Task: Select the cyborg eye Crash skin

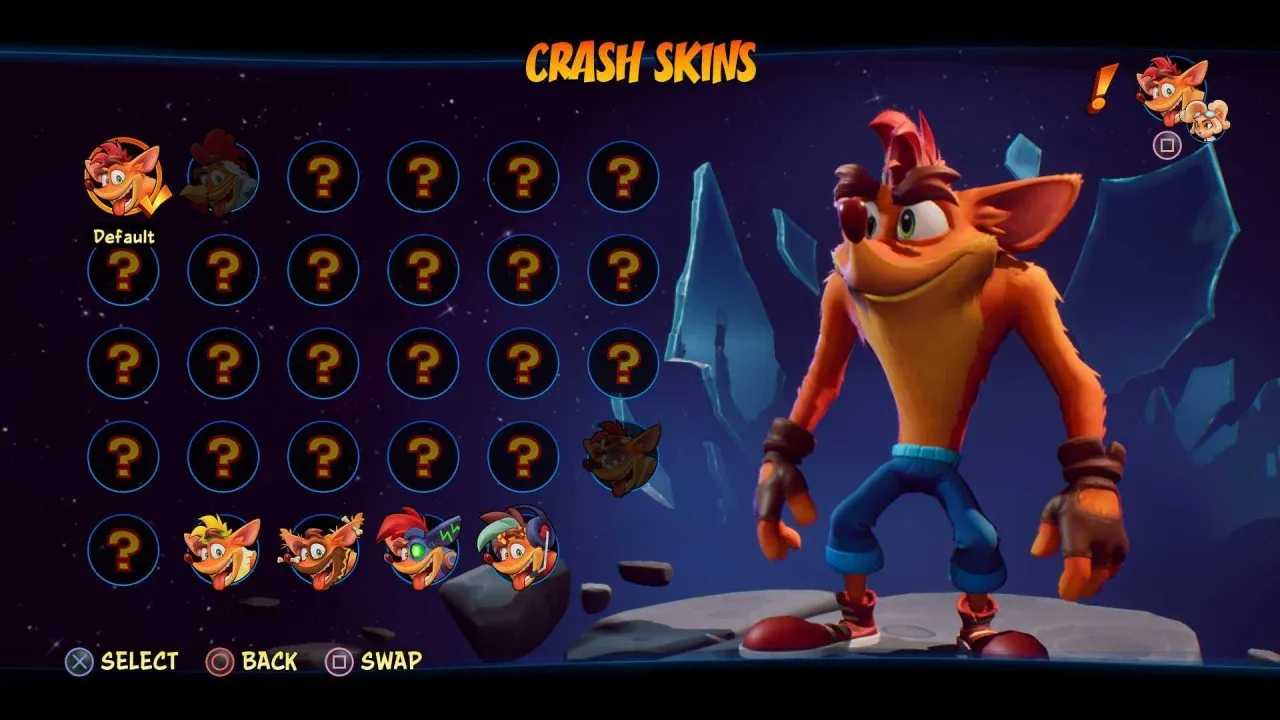Action: pos(420,547)
